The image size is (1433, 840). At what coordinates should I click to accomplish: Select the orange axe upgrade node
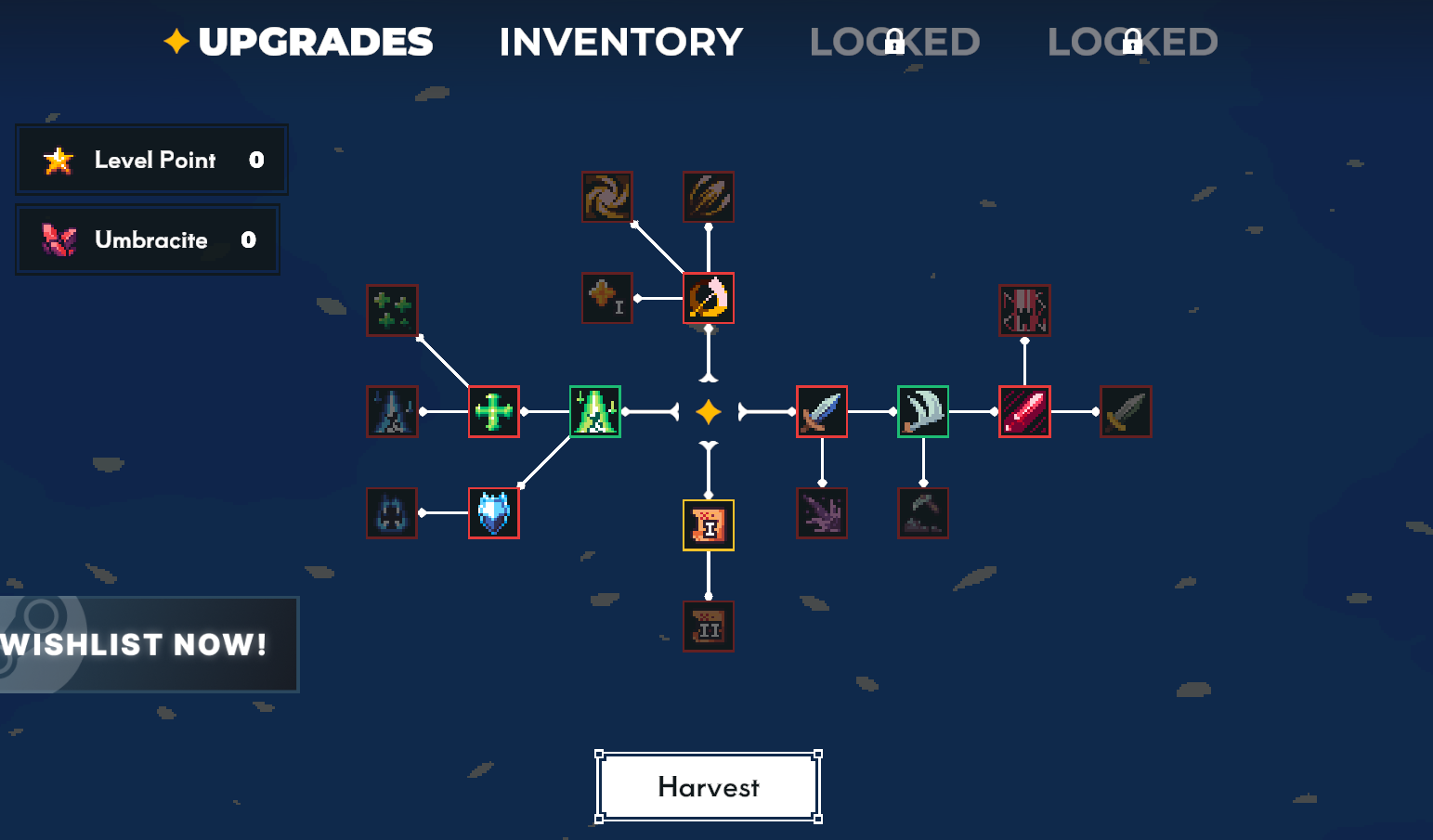[x=709, y=298]
